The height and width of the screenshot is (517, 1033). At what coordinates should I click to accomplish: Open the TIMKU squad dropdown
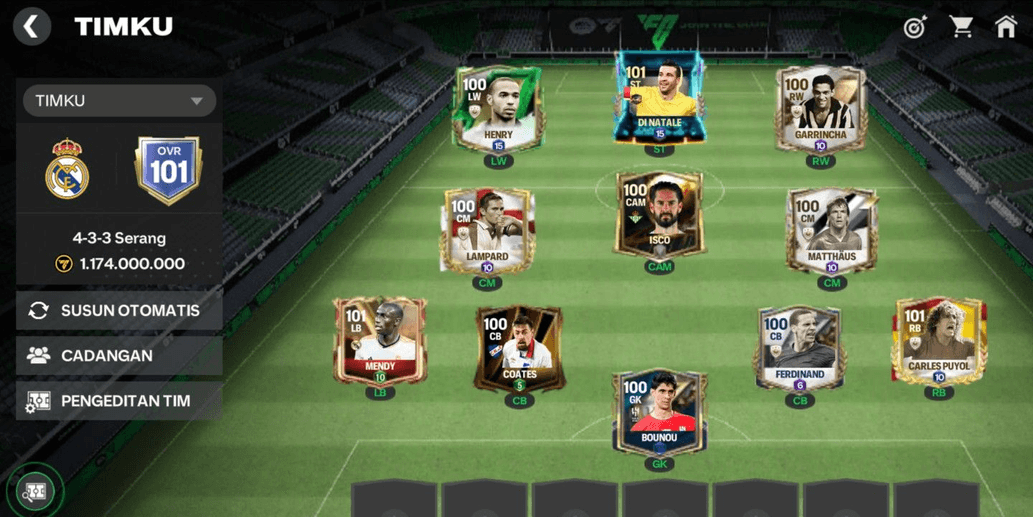pos(119,101)
